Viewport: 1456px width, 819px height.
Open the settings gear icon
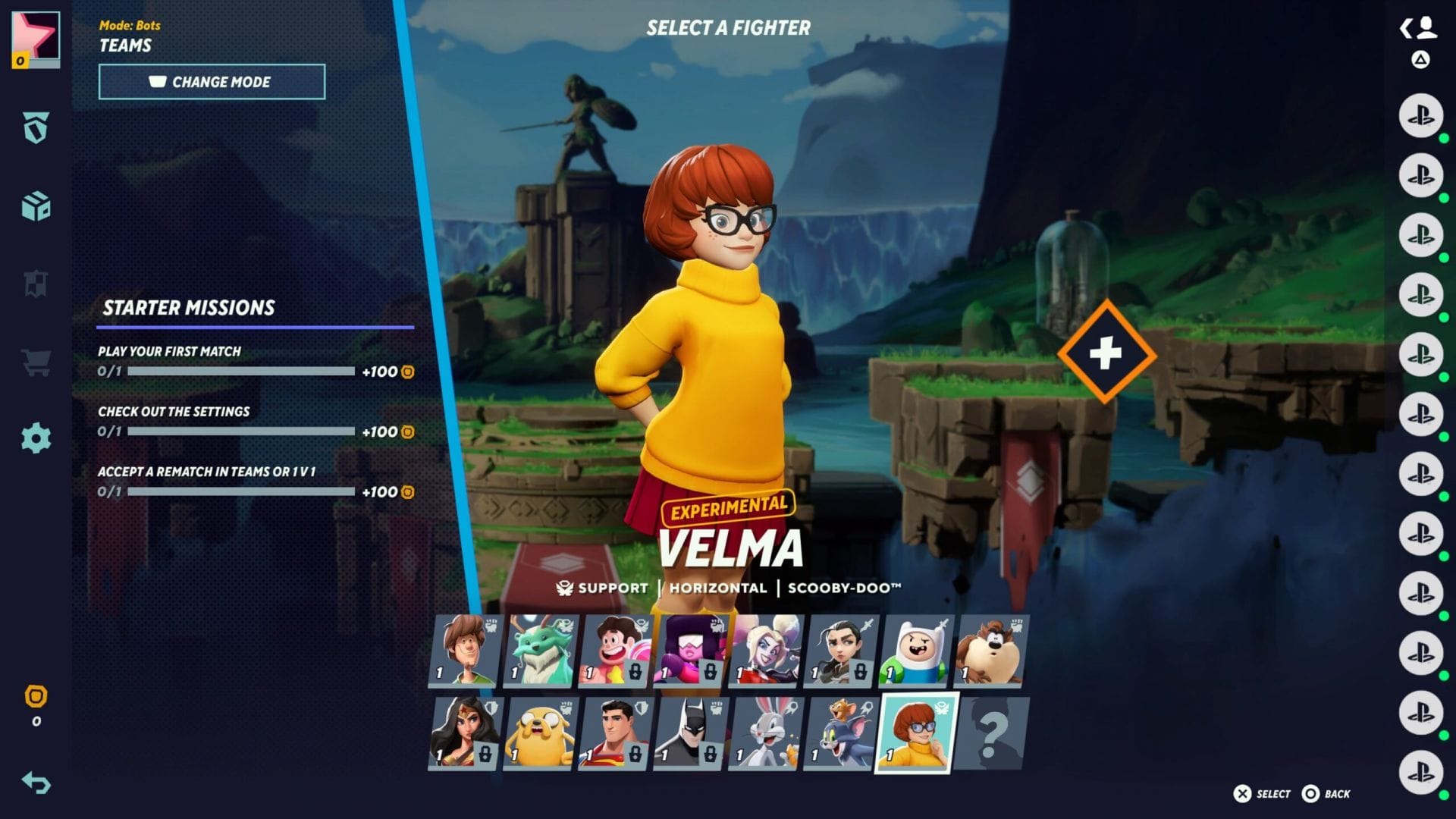click(x=36, y=436)
